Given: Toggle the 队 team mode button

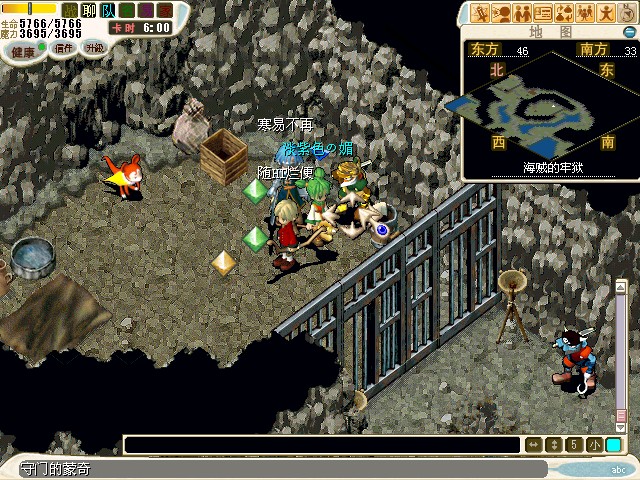Looking at the screenshot, I should pos(107,10).
